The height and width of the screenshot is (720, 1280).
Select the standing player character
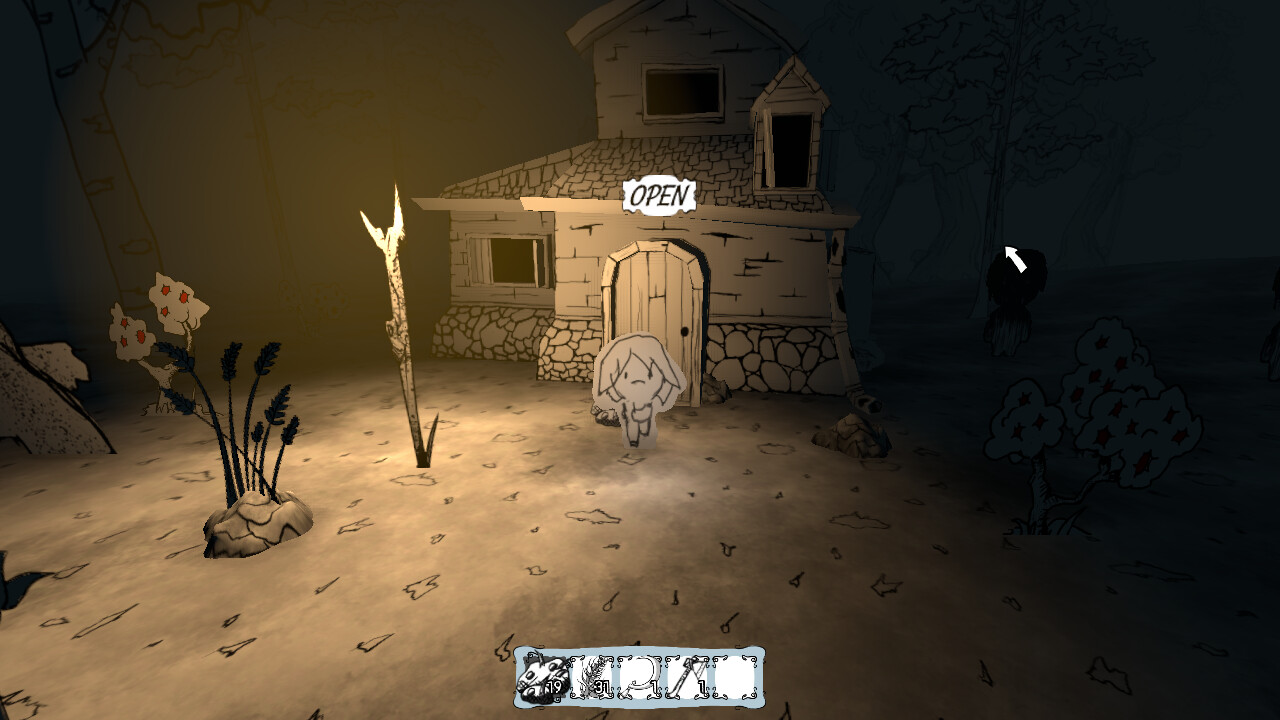tap(640, 390)
